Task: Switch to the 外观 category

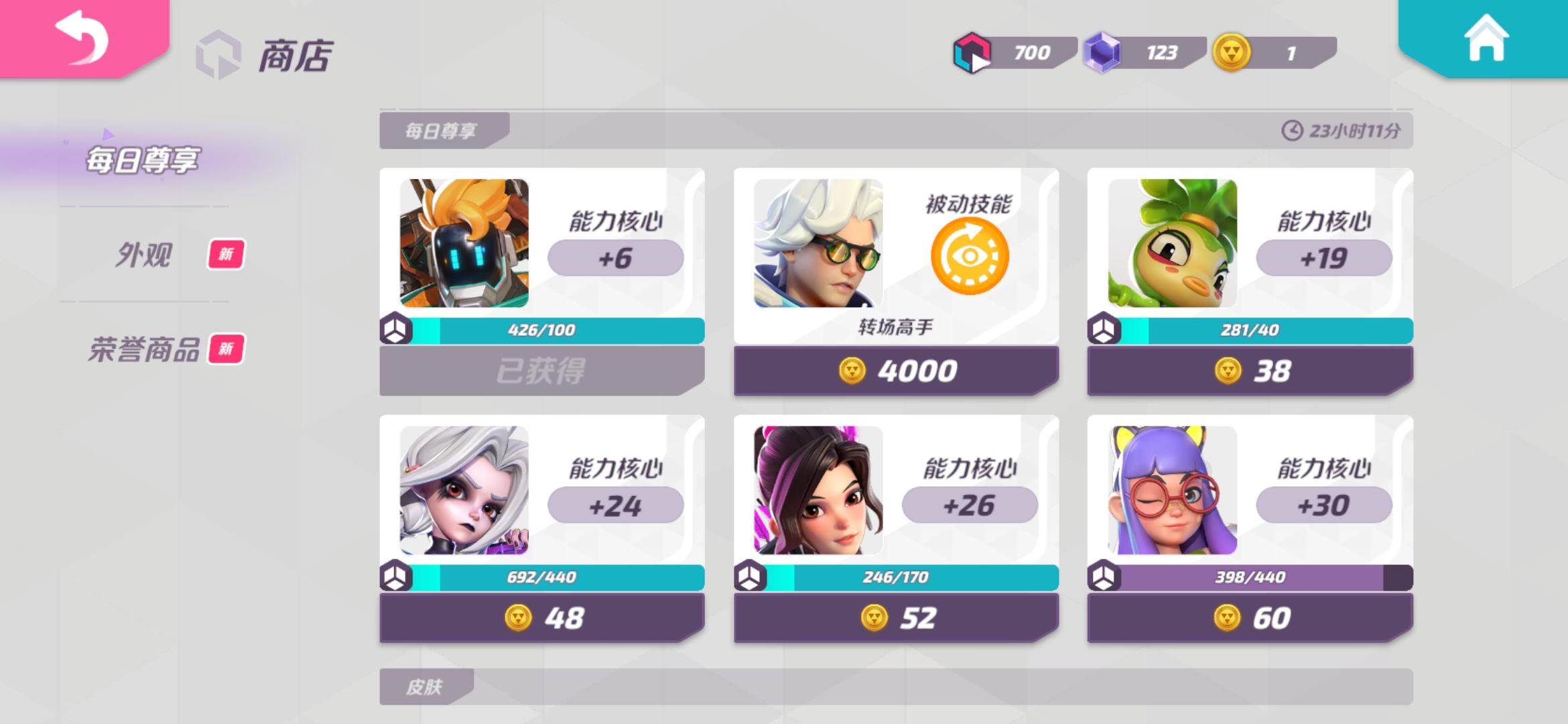Action: point(143,255)
